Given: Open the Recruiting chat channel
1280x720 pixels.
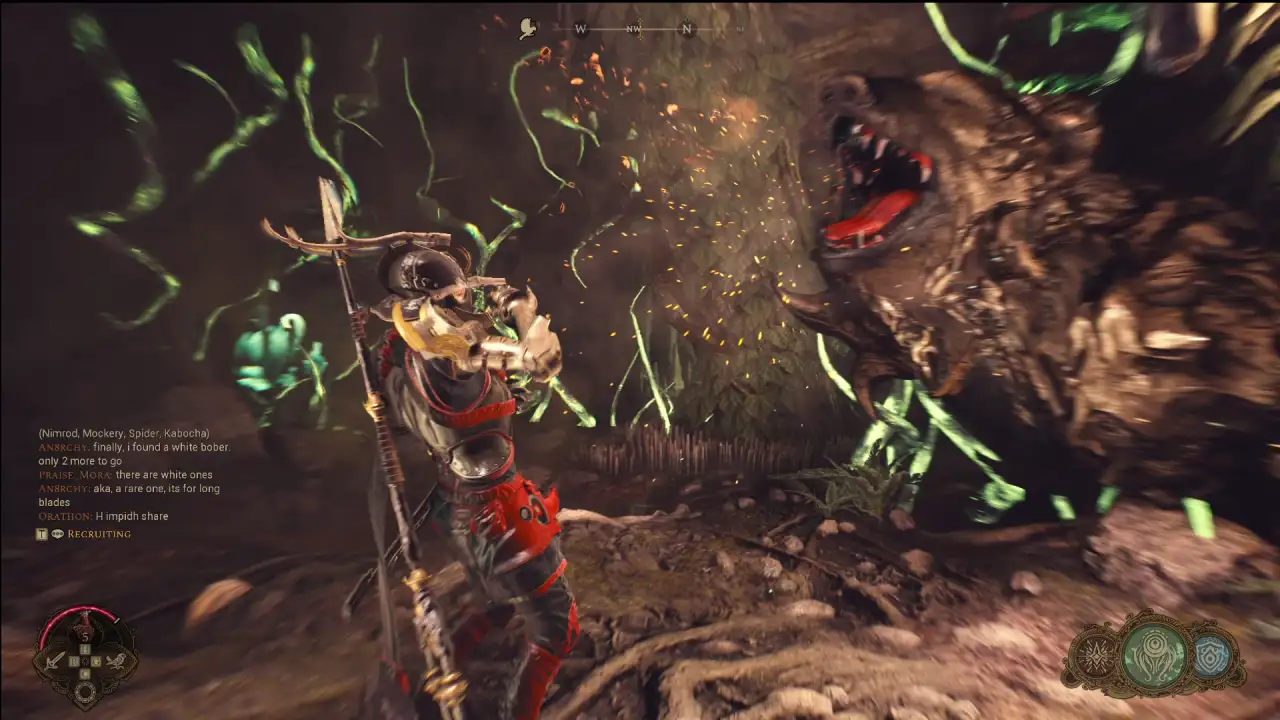Looking at the screenshot, I should click(98, 534).
